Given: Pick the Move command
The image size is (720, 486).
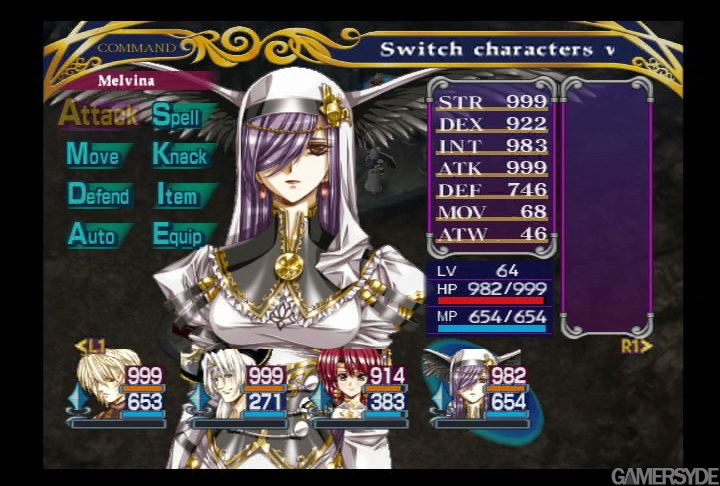Looking at the screenshot, I should tap(93, 154).
